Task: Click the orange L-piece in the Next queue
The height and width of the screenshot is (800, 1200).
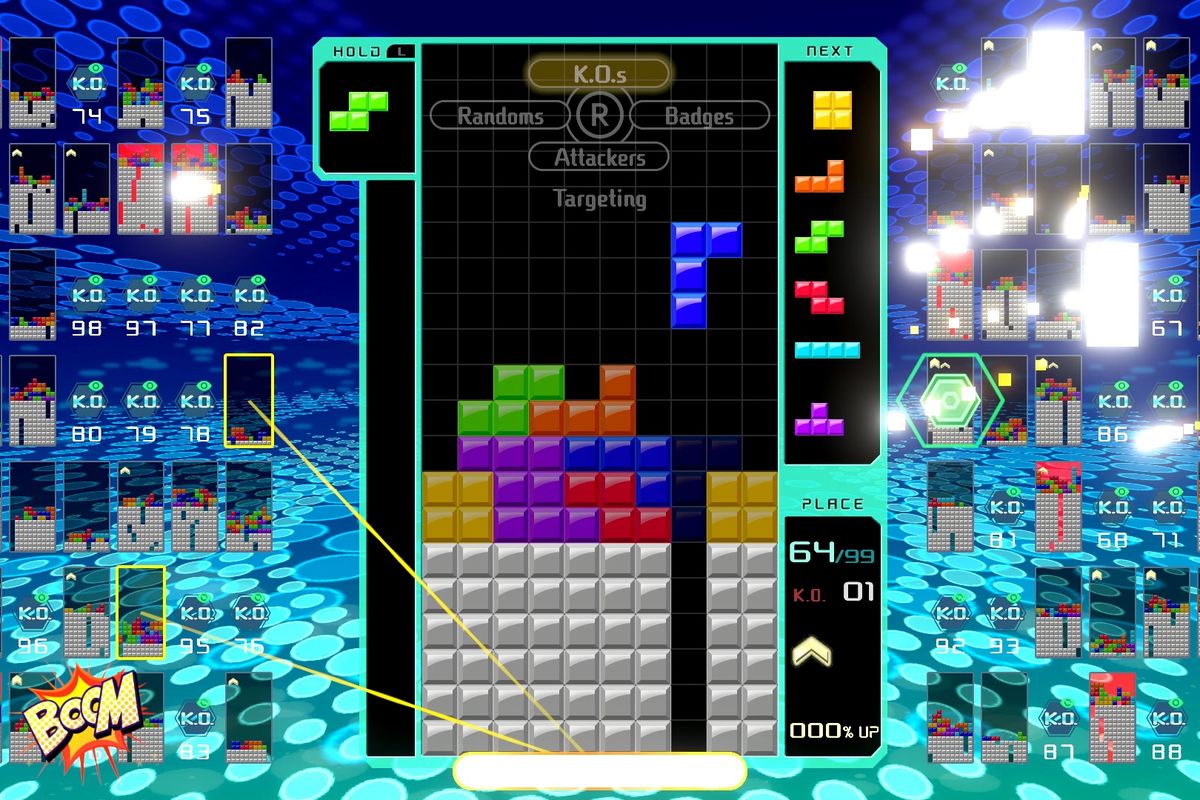Action: tap(820, 177)
